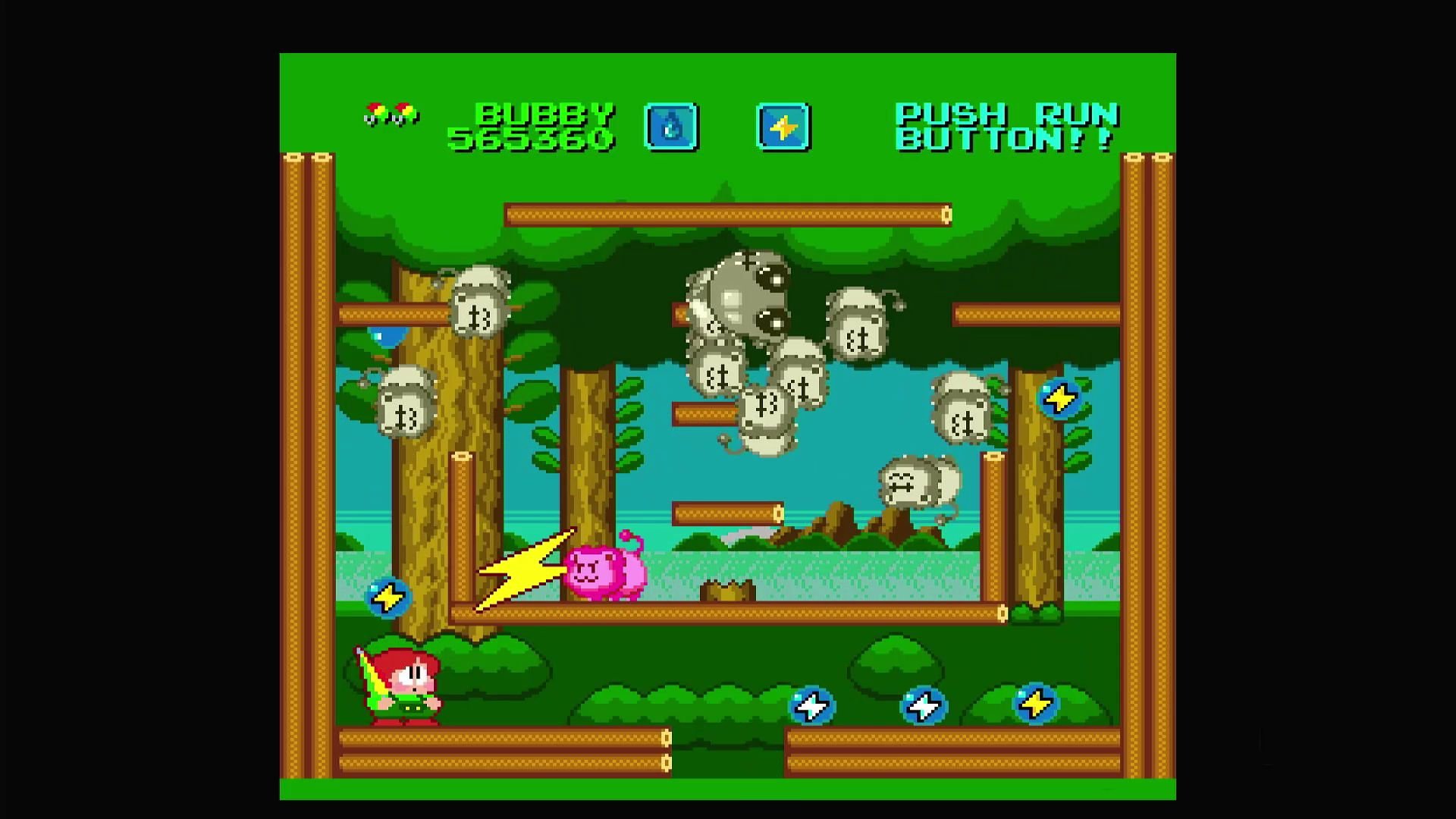
Task: Click the glowing peg at the right platform edge
Action: pos(1001,610)
